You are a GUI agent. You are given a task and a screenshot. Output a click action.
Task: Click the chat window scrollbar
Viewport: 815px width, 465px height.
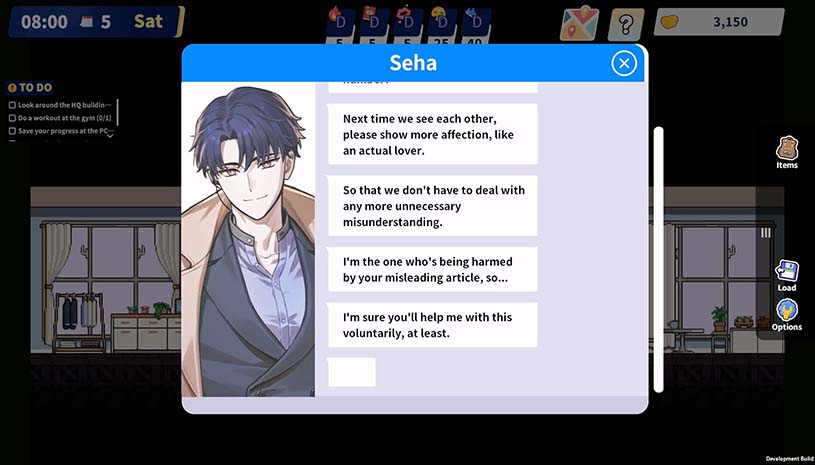[x=657, y=260]
